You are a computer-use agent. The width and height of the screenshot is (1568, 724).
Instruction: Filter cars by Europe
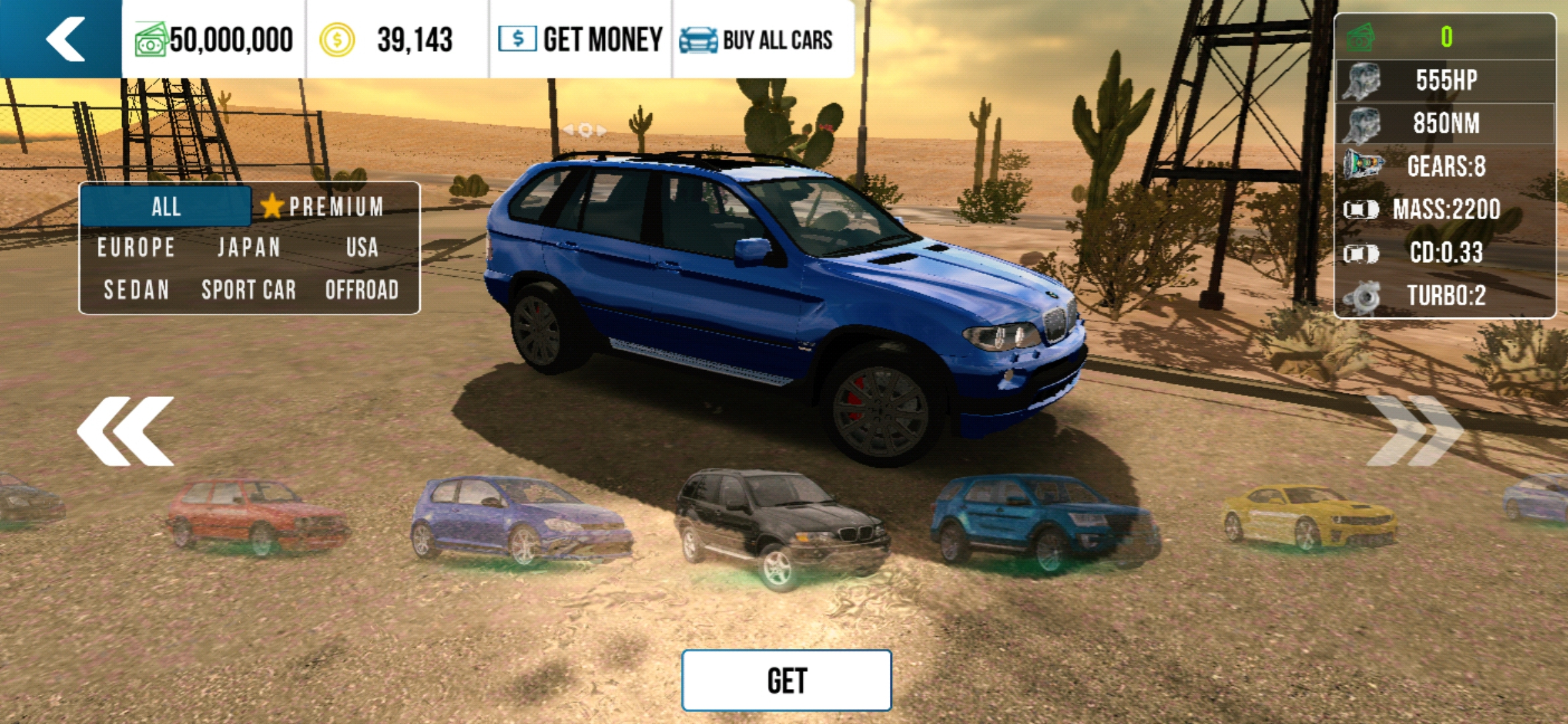[136, 248]
